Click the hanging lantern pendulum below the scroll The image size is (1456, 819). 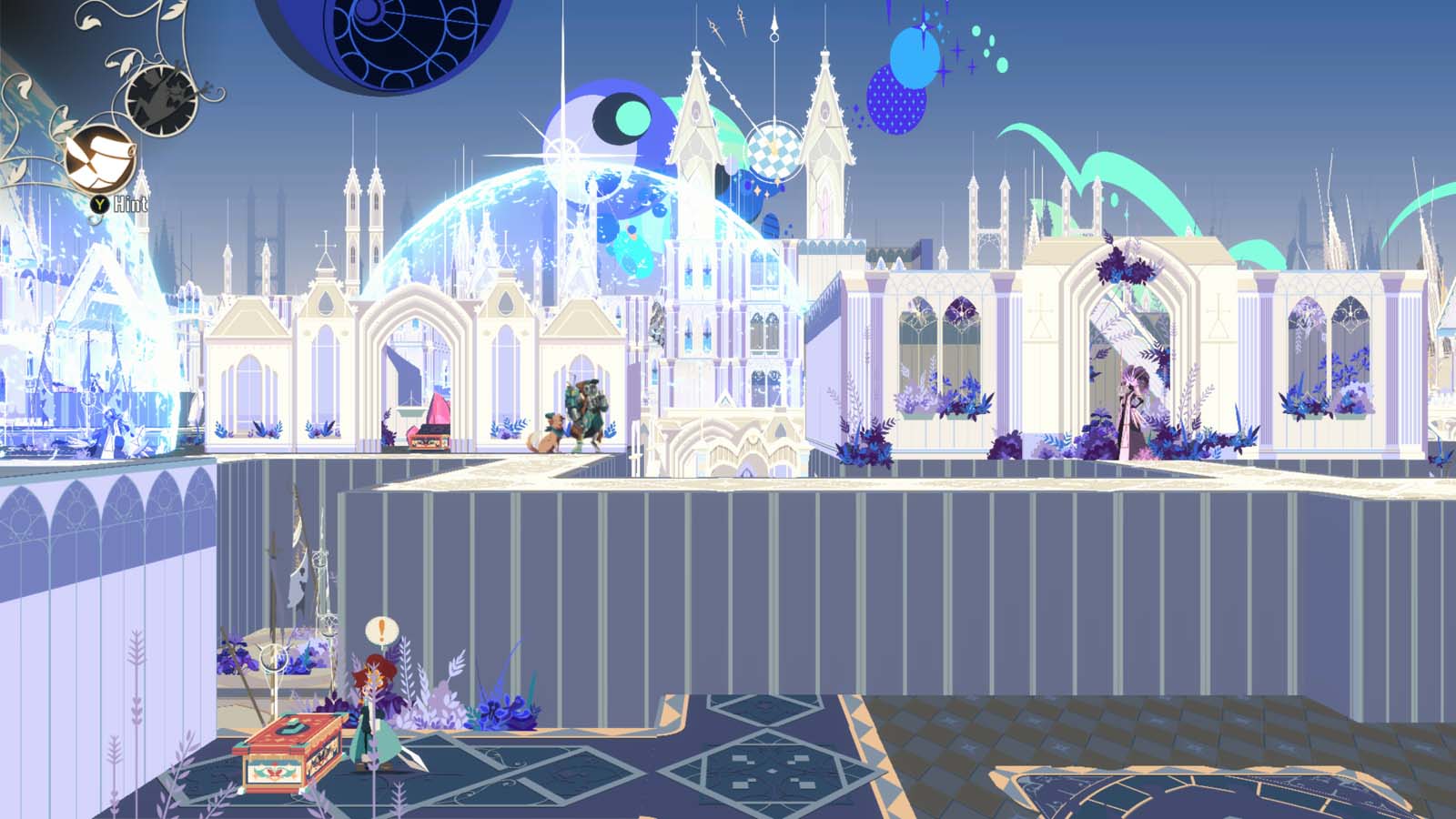coord(93,218)
